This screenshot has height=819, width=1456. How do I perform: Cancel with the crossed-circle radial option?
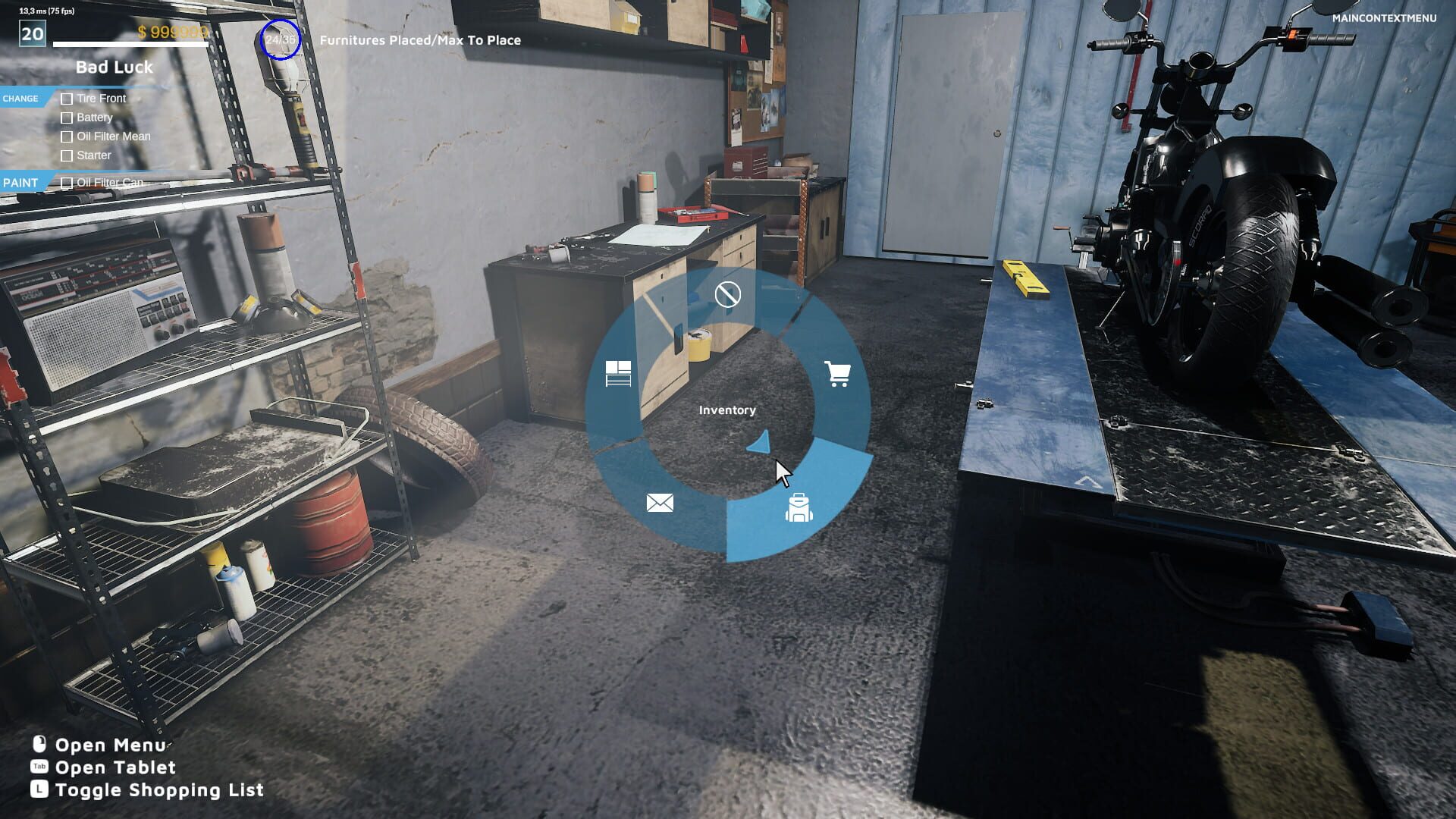(x=727, y=294)
